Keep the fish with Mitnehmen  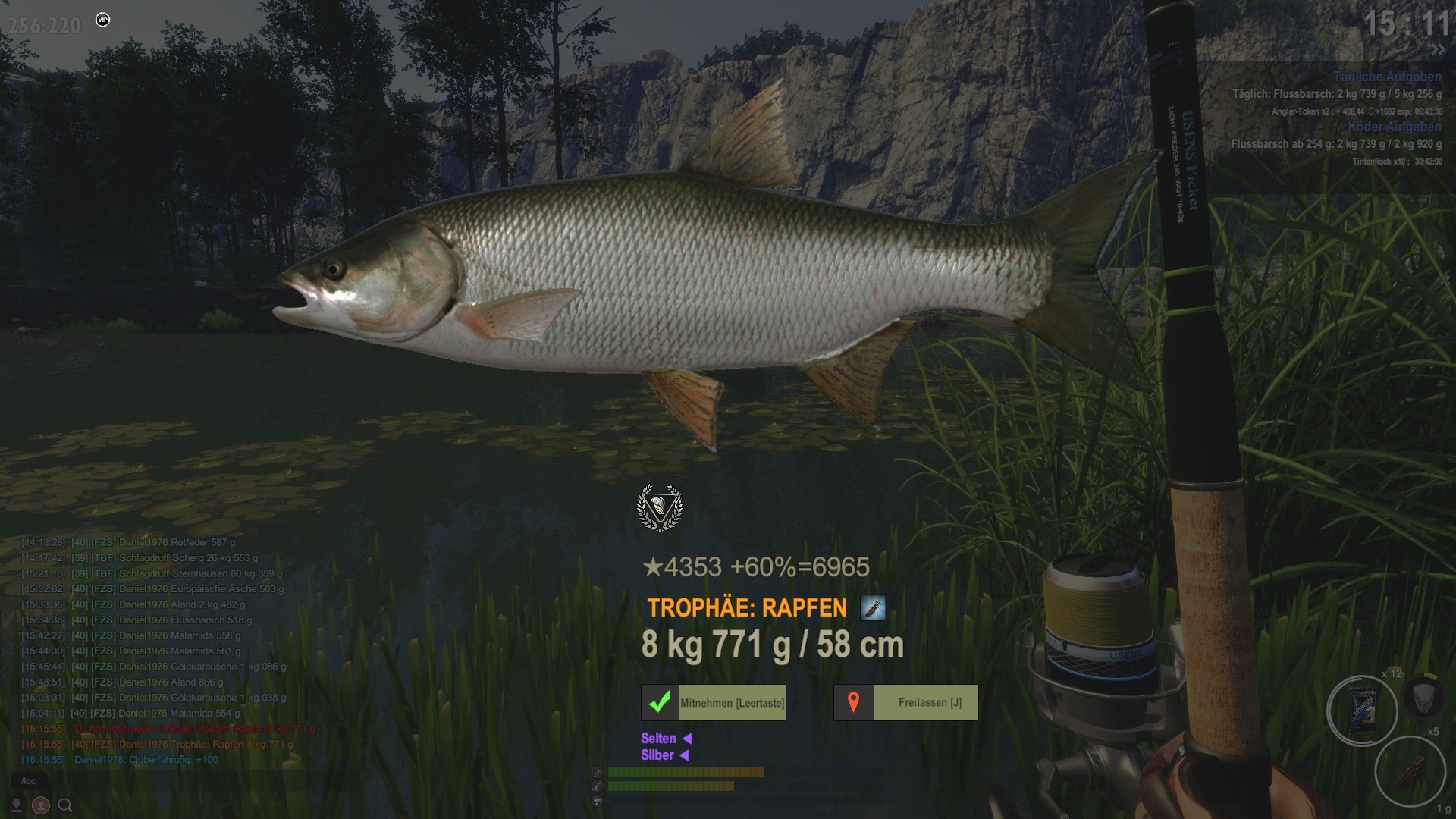[714, 703]
